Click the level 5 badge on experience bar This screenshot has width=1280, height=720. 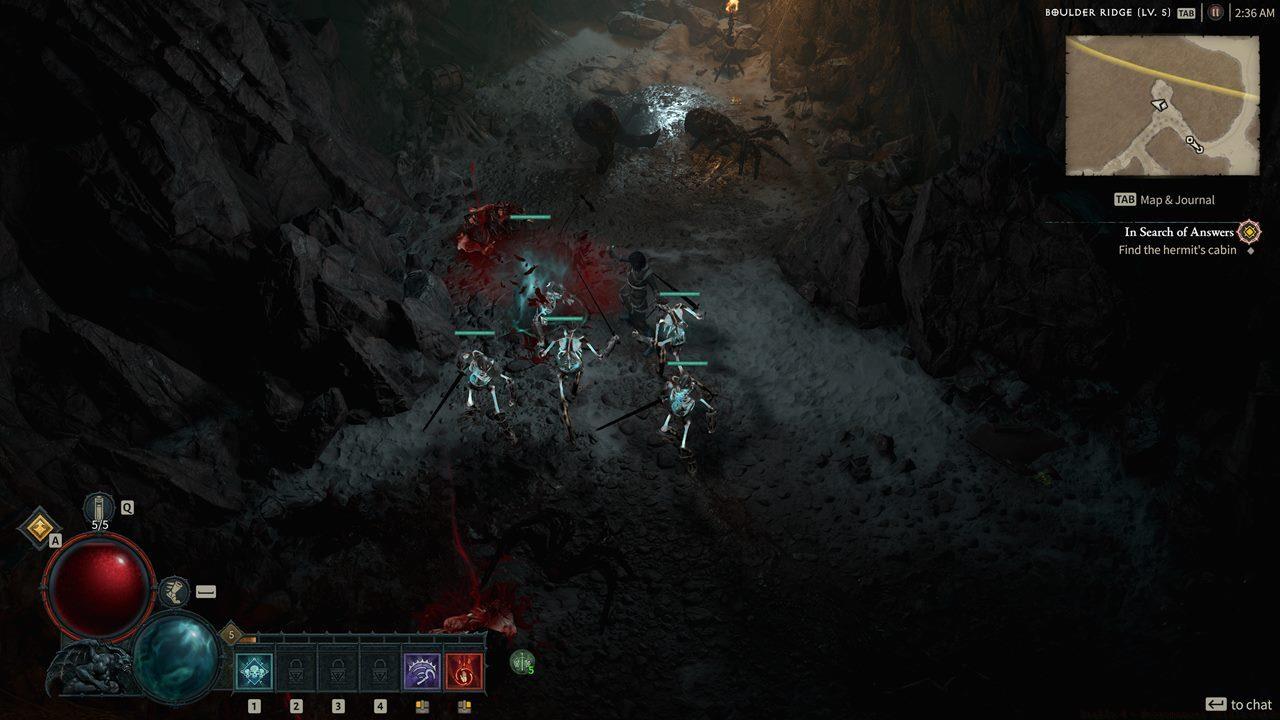(x=231, y=634)
